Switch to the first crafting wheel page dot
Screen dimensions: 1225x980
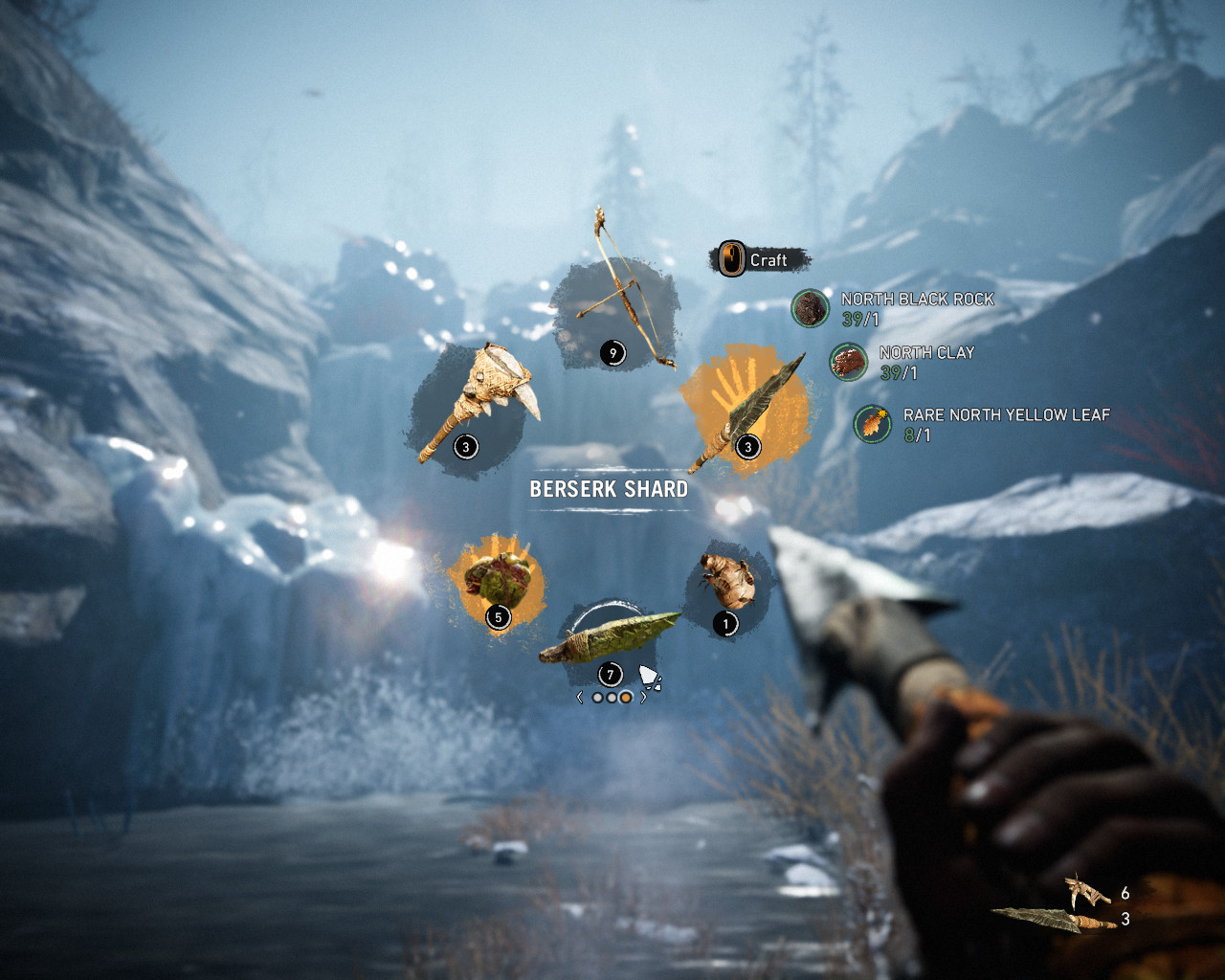598,697
